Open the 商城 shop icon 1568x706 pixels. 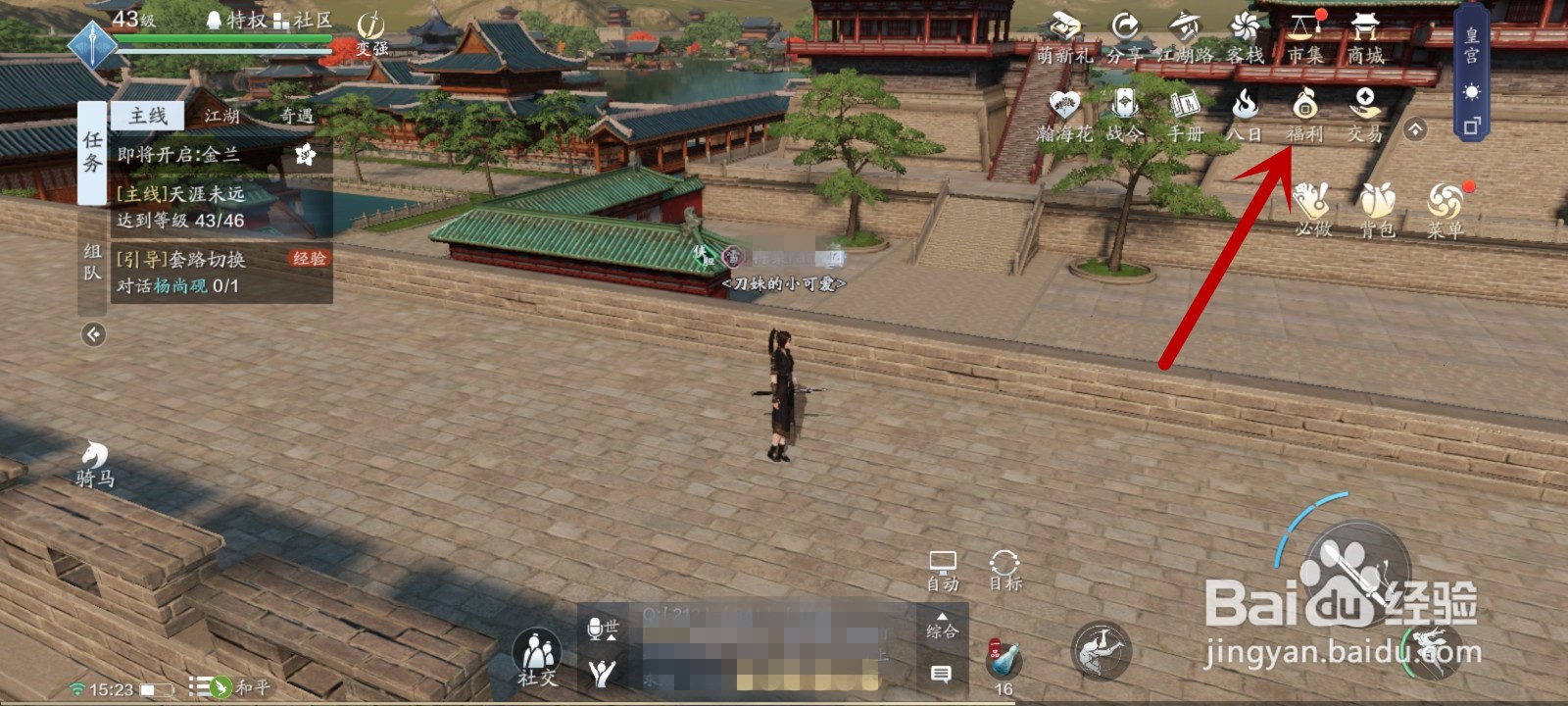(1364, 34)
